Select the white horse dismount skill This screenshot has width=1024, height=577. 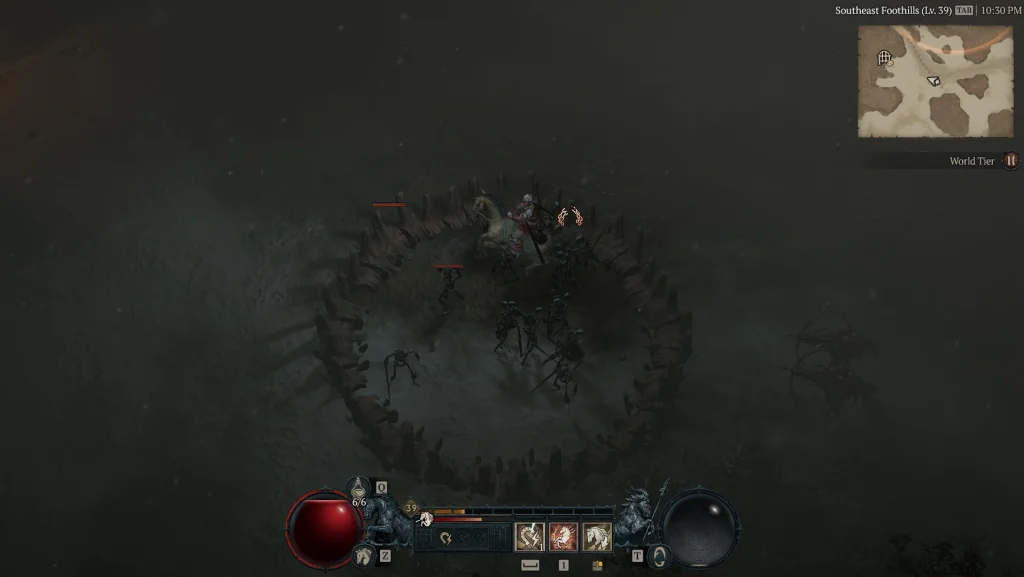pos(597,537)
